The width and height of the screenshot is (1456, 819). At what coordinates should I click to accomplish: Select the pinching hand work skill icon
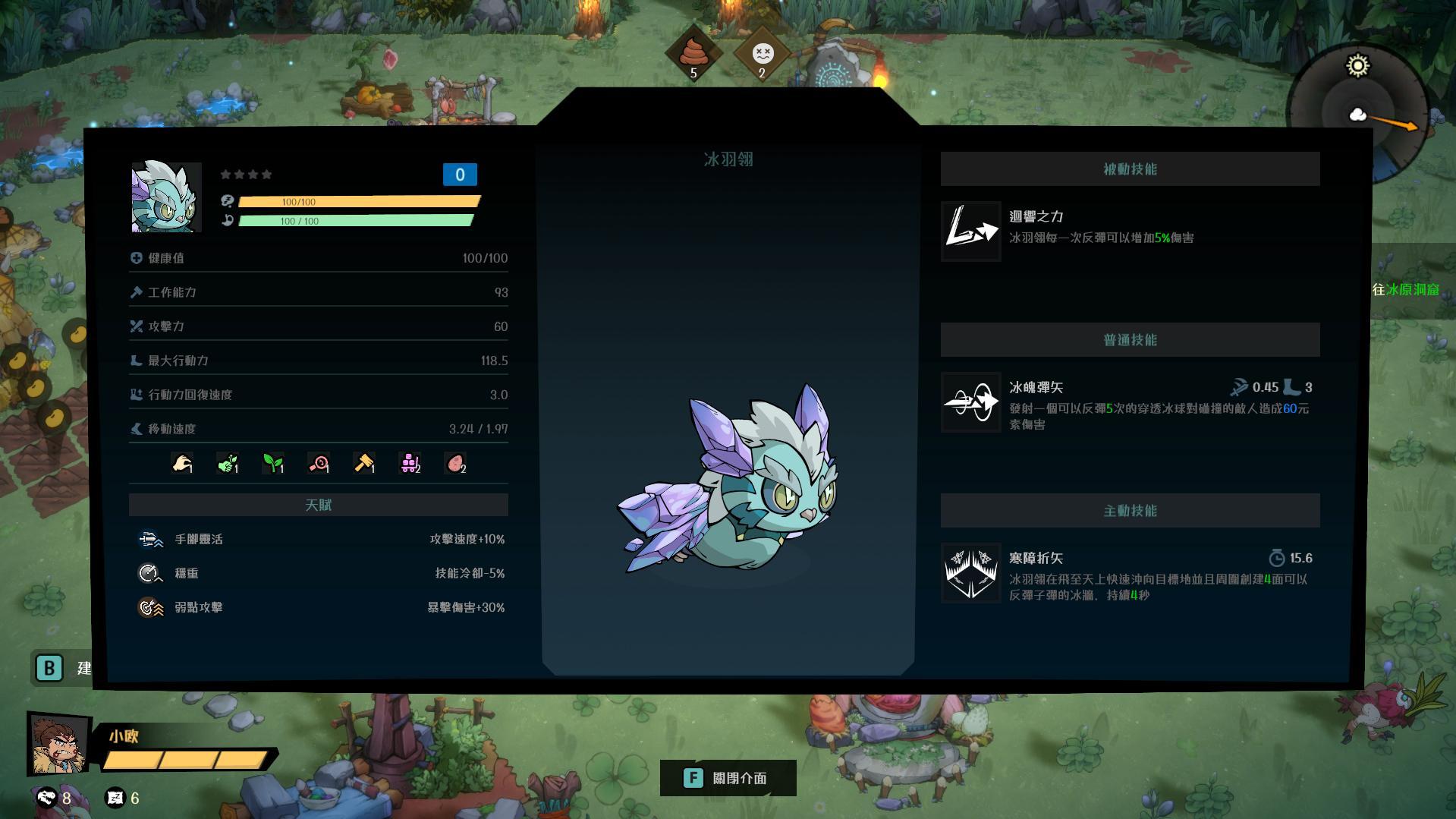coord(182,463)
